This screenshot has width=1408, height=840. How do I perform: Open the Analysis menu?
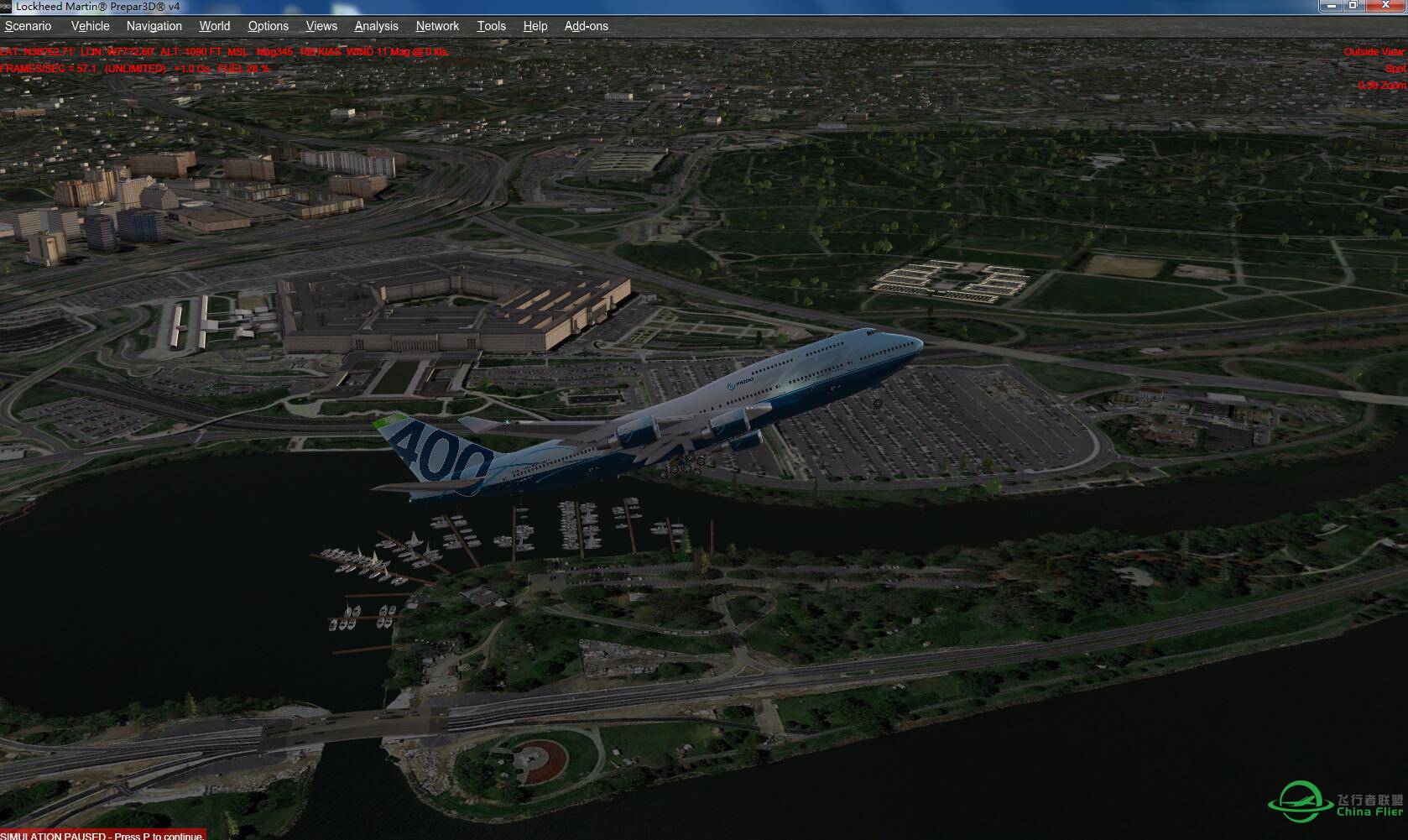pos(376,26)
